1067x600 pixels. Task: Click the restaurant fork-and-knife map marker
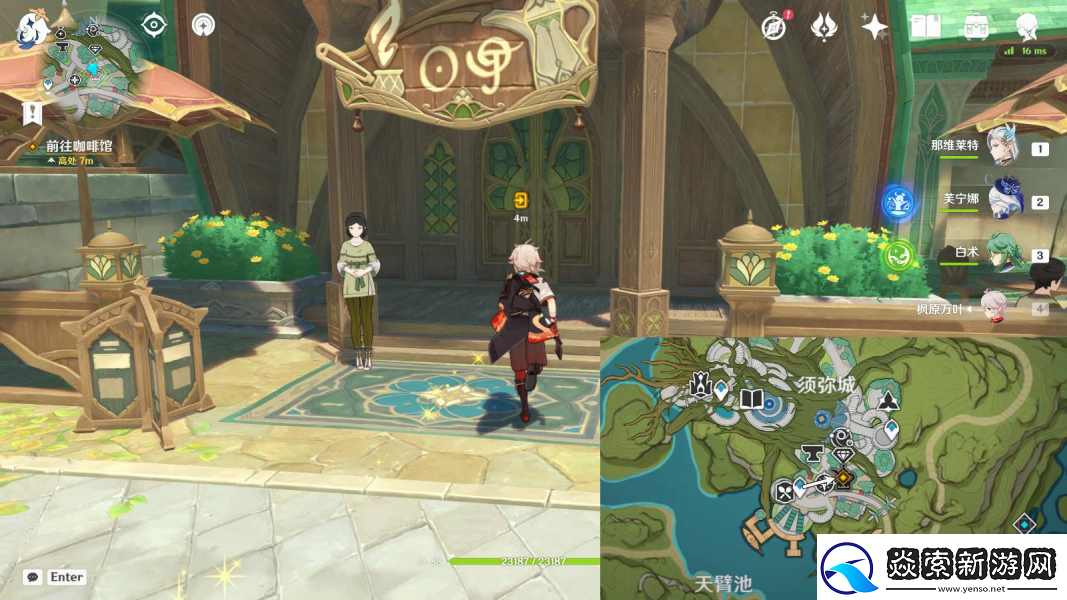point(785,490)
